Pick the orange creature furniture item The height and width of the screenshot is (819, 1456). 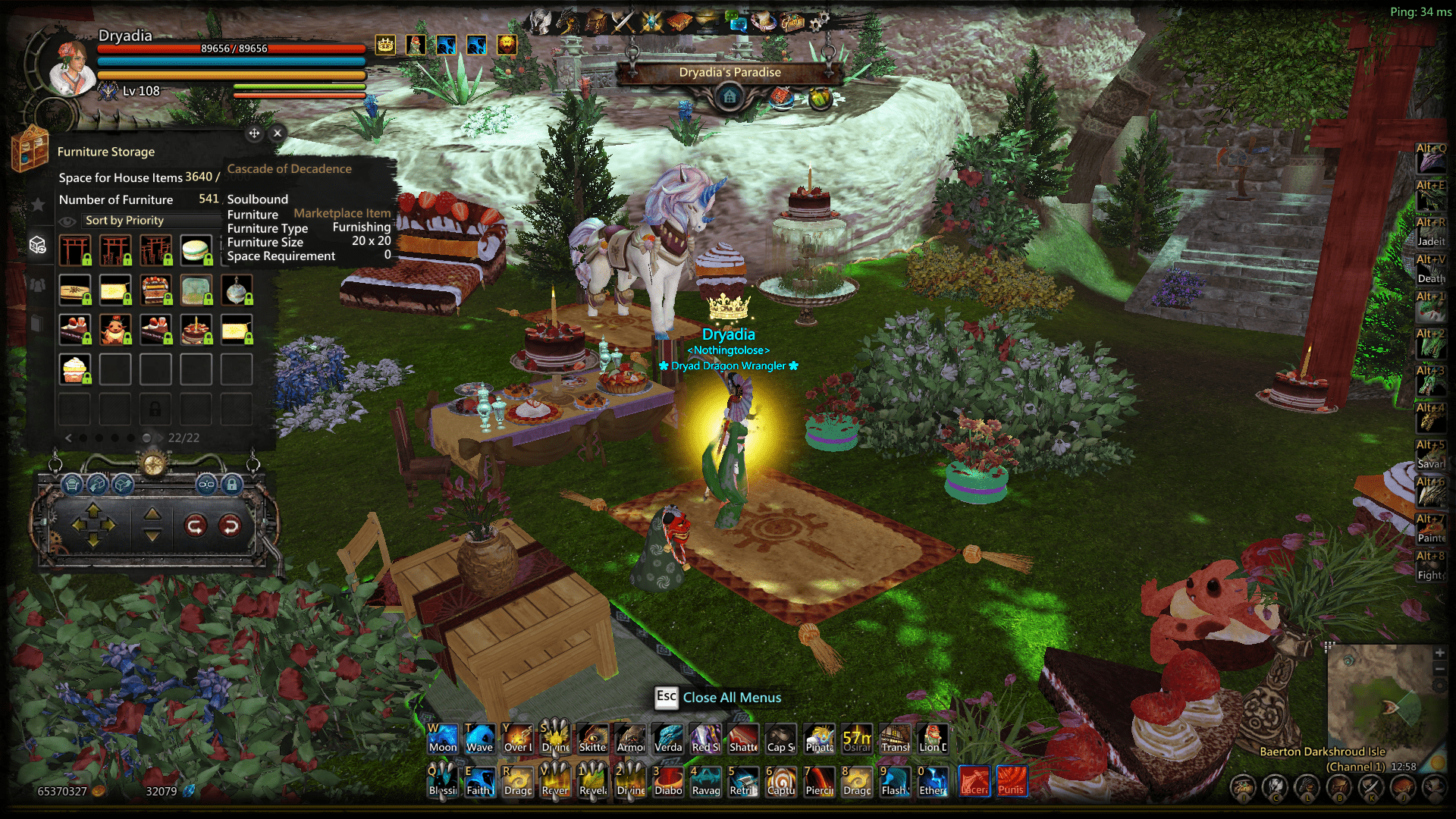point(115,330)
